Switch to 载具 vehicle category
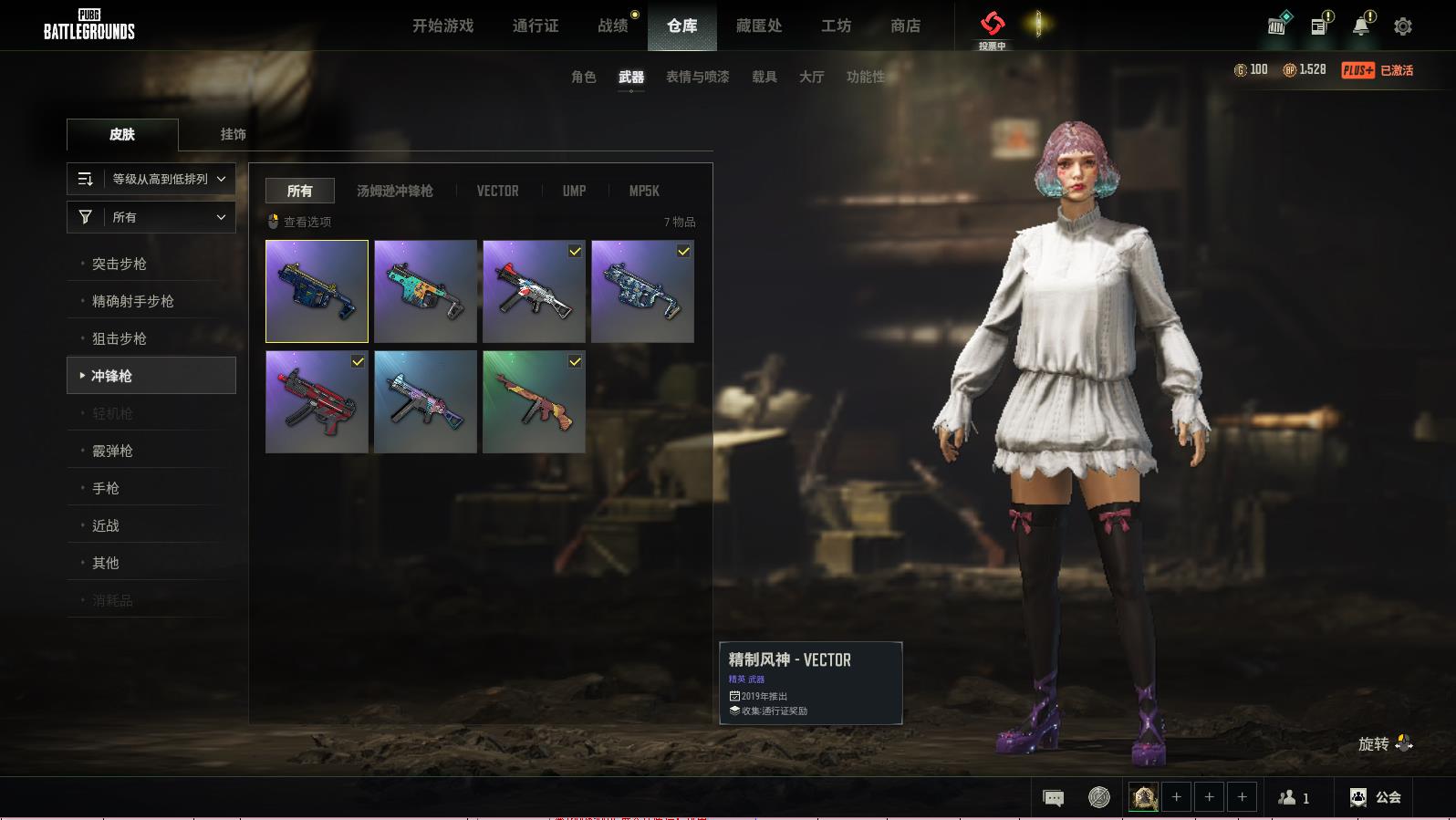Viewport: 1456px width, 820px height. coord(764,77)
